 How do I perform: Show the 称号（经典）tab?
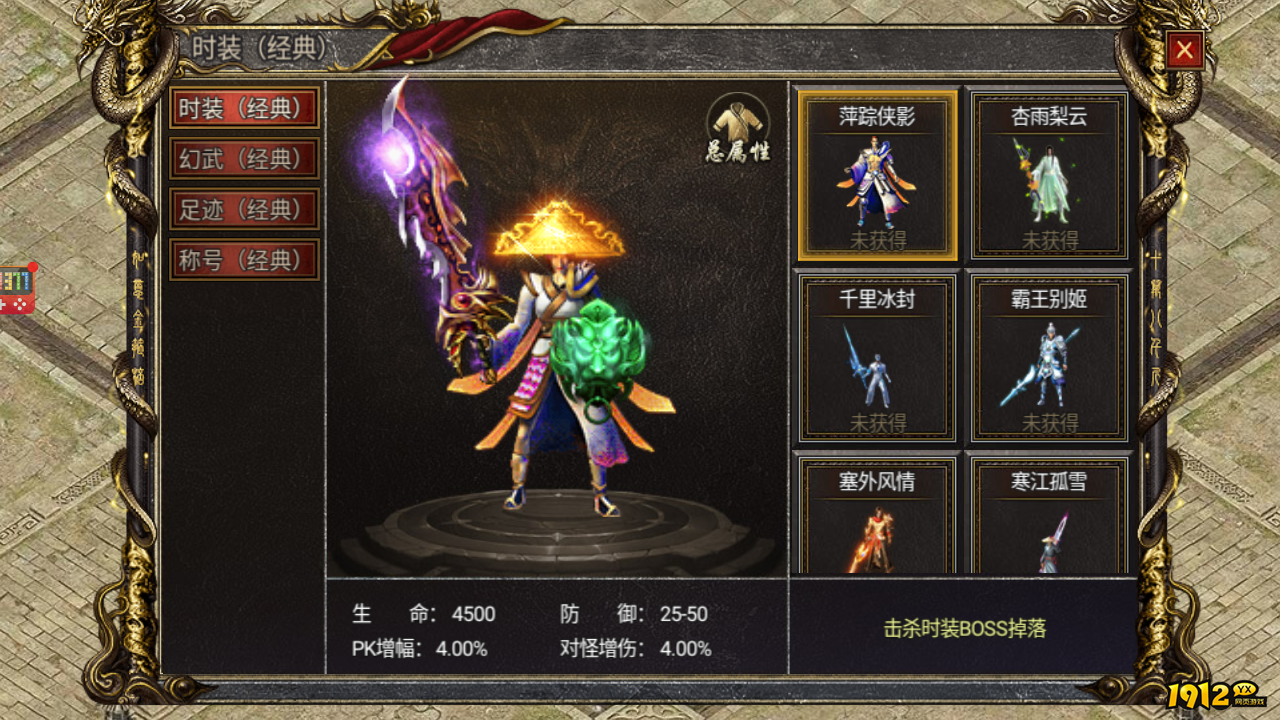tap(244, 260)
